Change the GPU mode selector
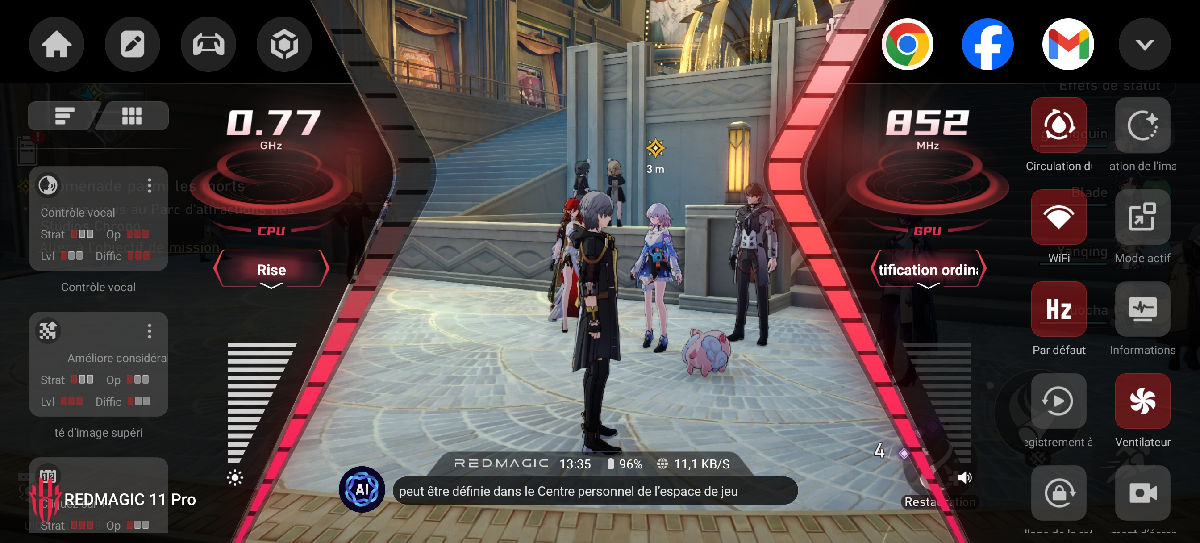The image size is (1200, 543). [928, 270]
